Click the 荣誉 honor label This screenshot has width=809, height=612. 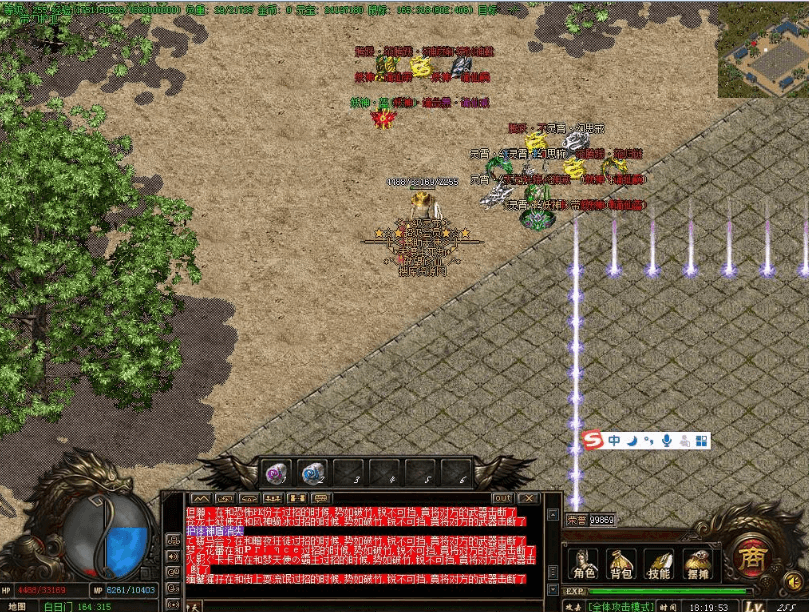point(577,520)
